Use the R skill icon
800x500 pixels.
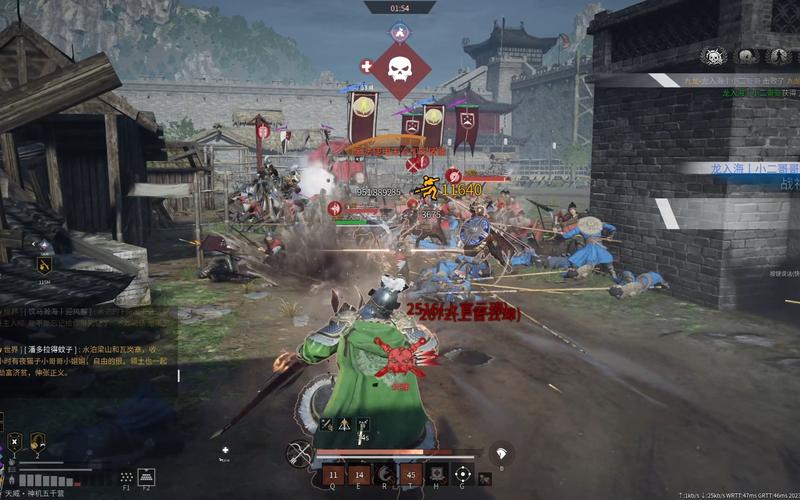[384, 474]
